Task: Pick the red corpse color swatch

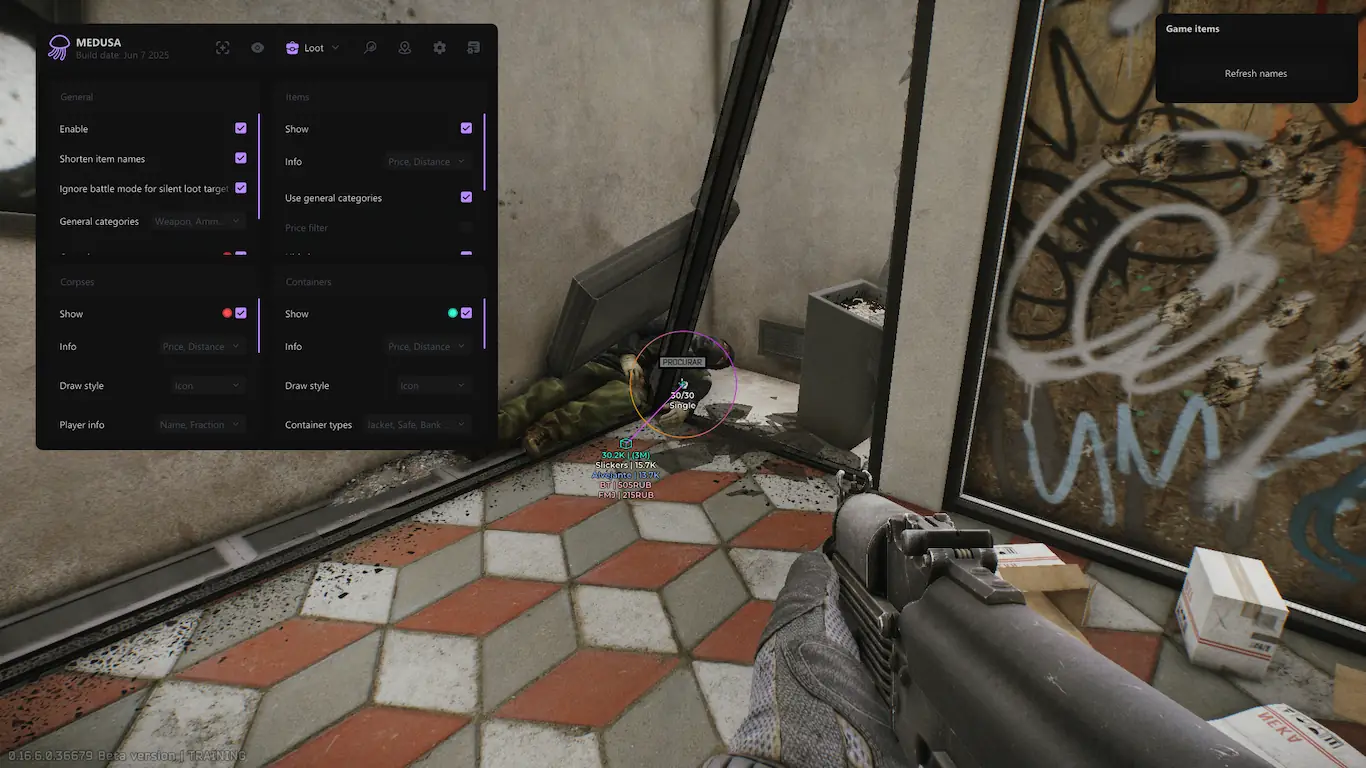Action: (x=227, y=314)
